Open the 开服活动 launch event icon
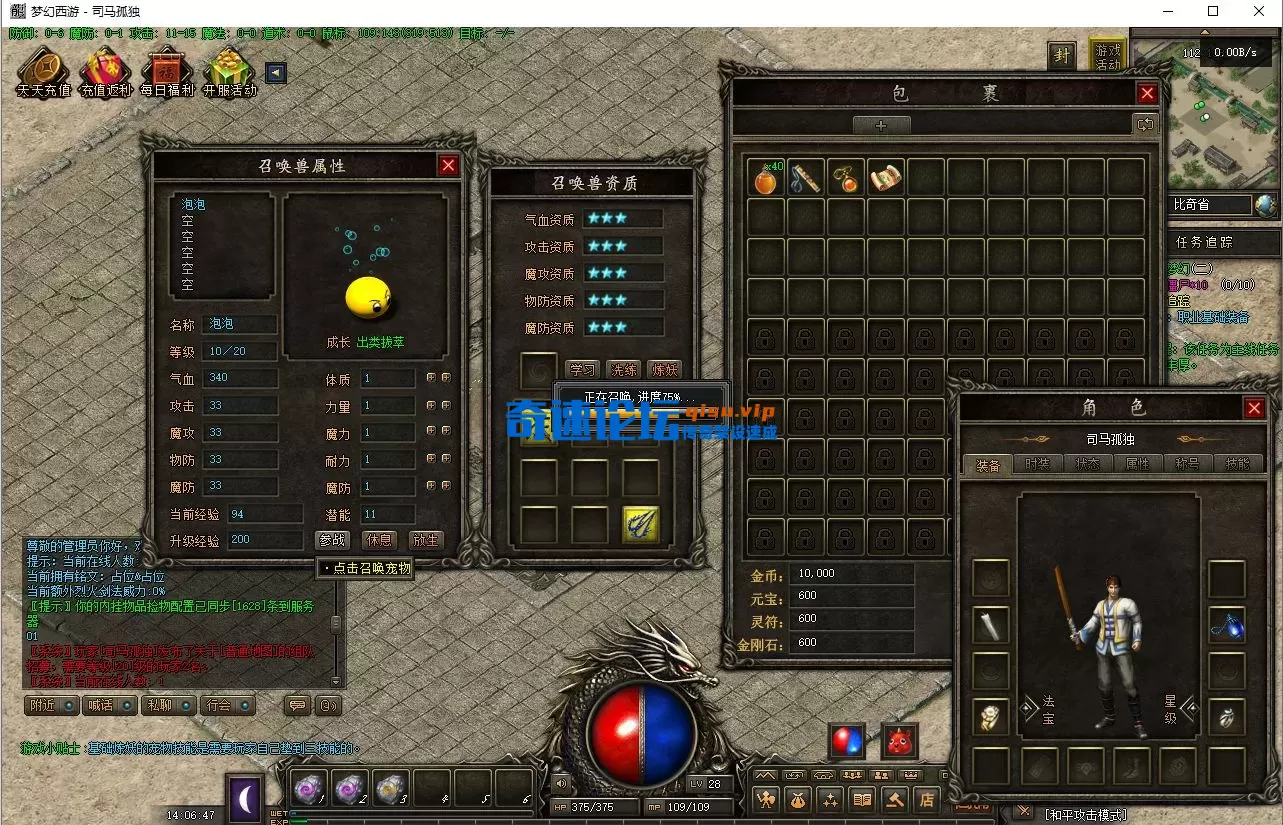 click(x=228, y=70)
